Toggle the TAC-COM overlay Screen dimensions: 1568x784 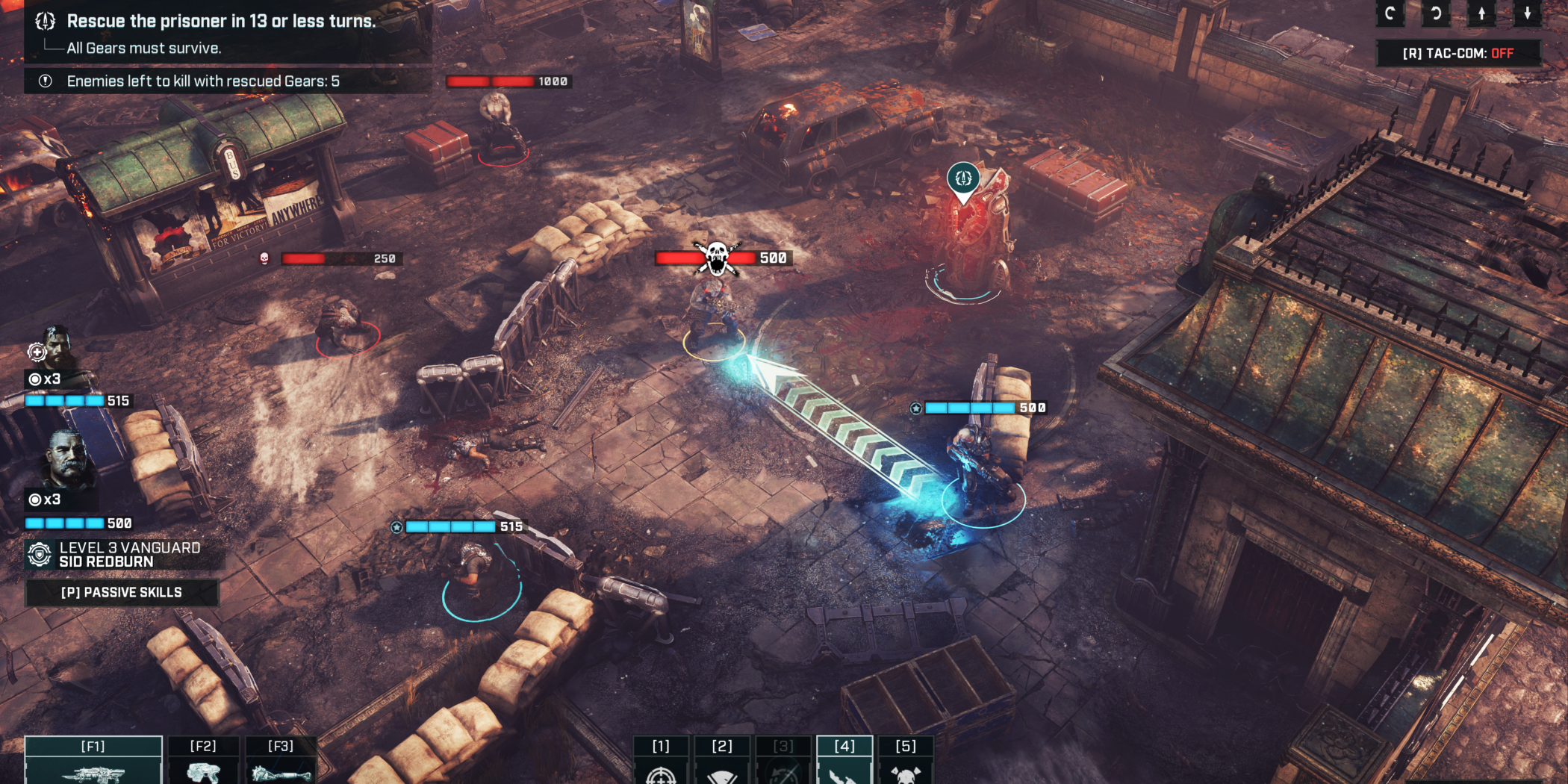click(x=1457, y=53)
